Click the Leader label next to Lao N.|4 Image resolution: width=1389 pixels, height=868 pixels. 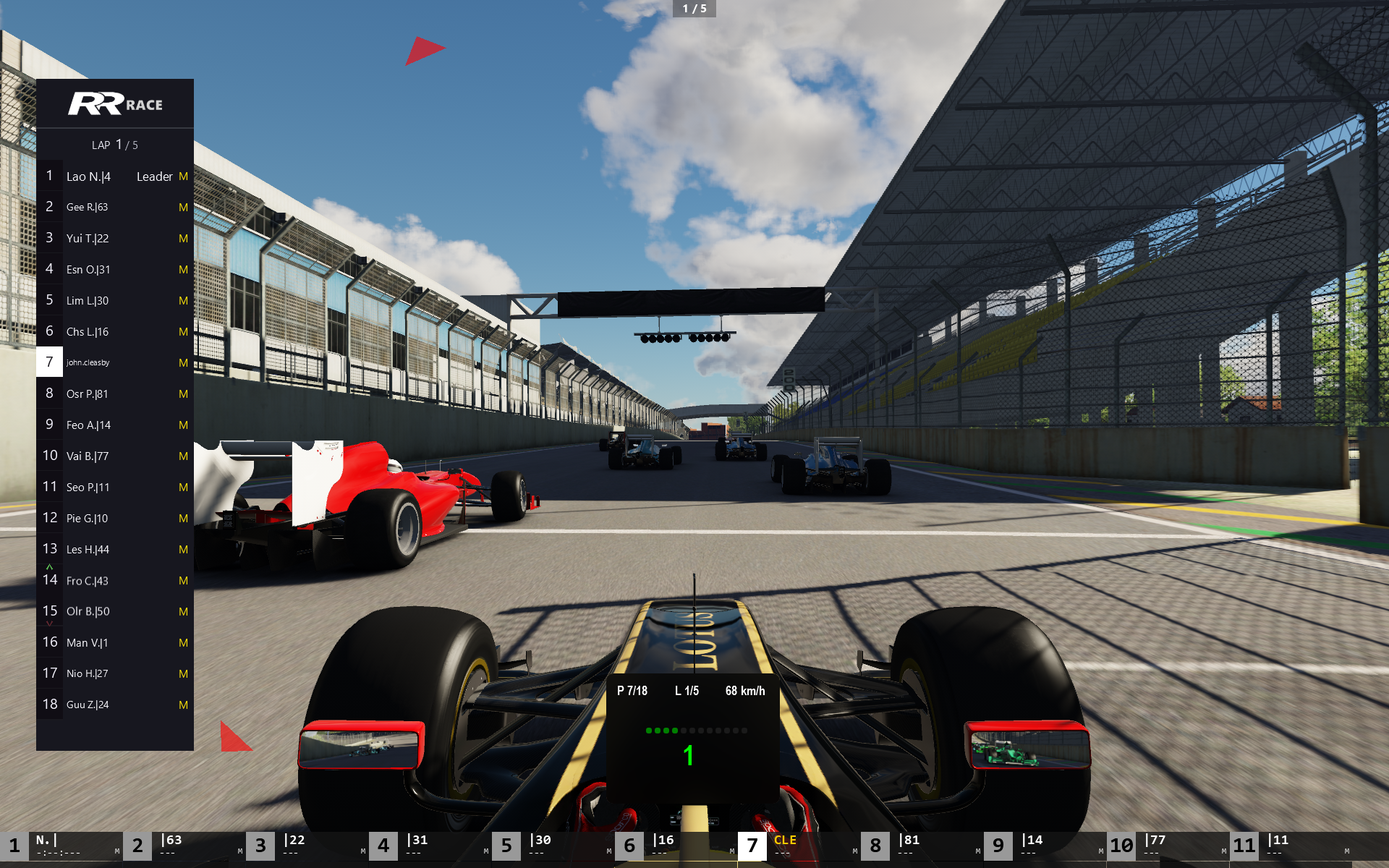pyautogui.click(x=155, y=176)
